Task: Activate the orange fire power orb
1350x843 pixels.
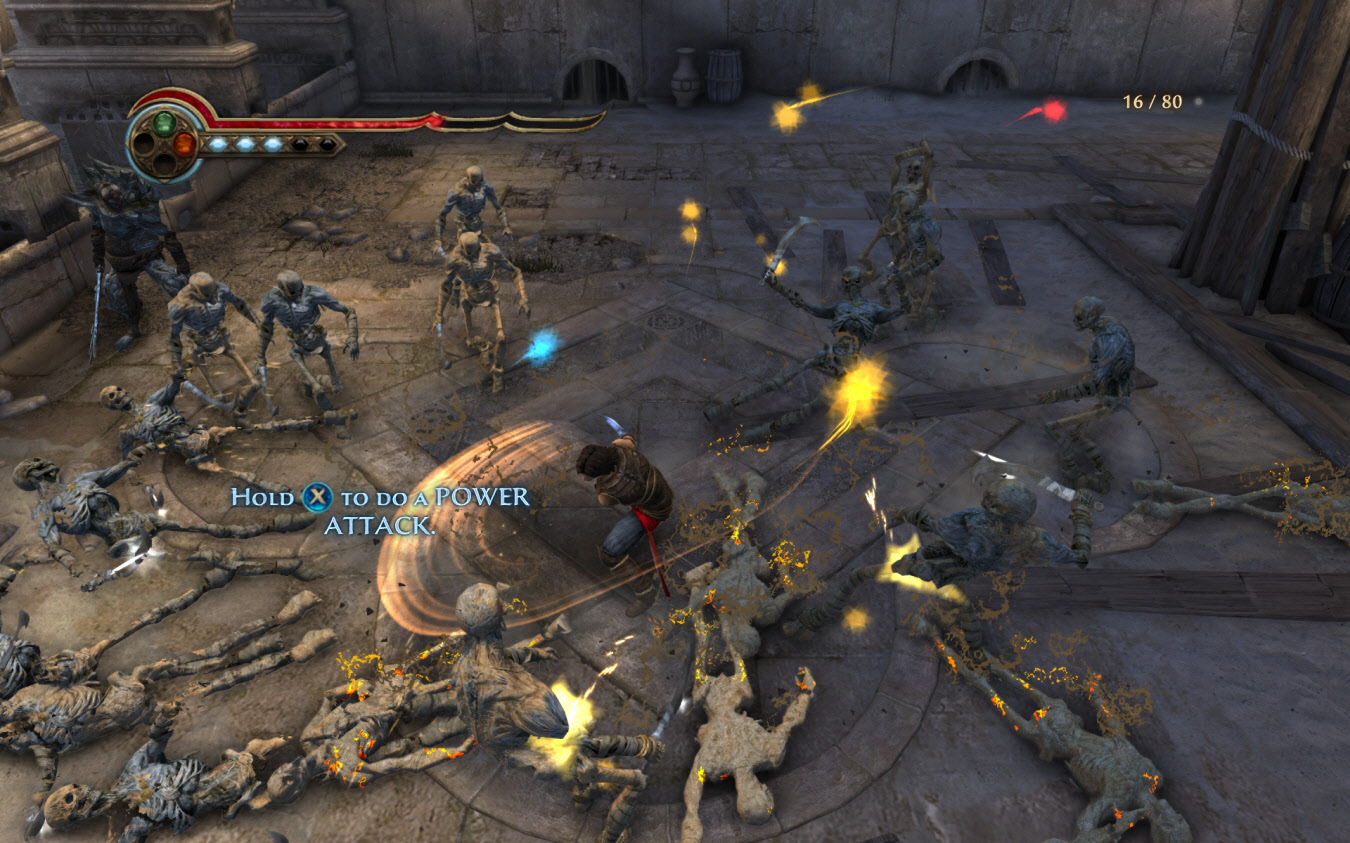Action: [x=184, y=143]
